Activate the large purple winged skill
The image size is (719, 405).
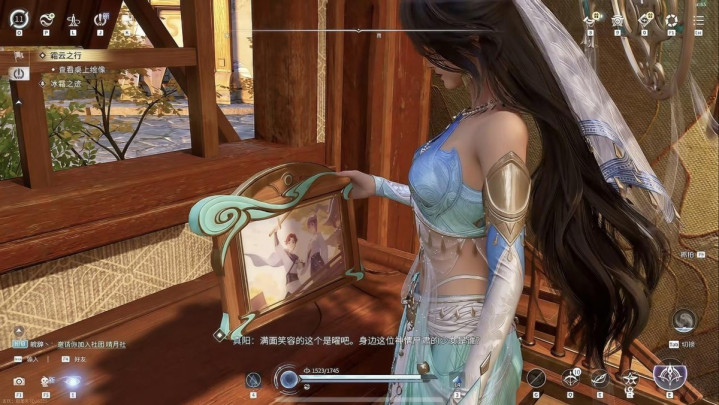point(668,377)
